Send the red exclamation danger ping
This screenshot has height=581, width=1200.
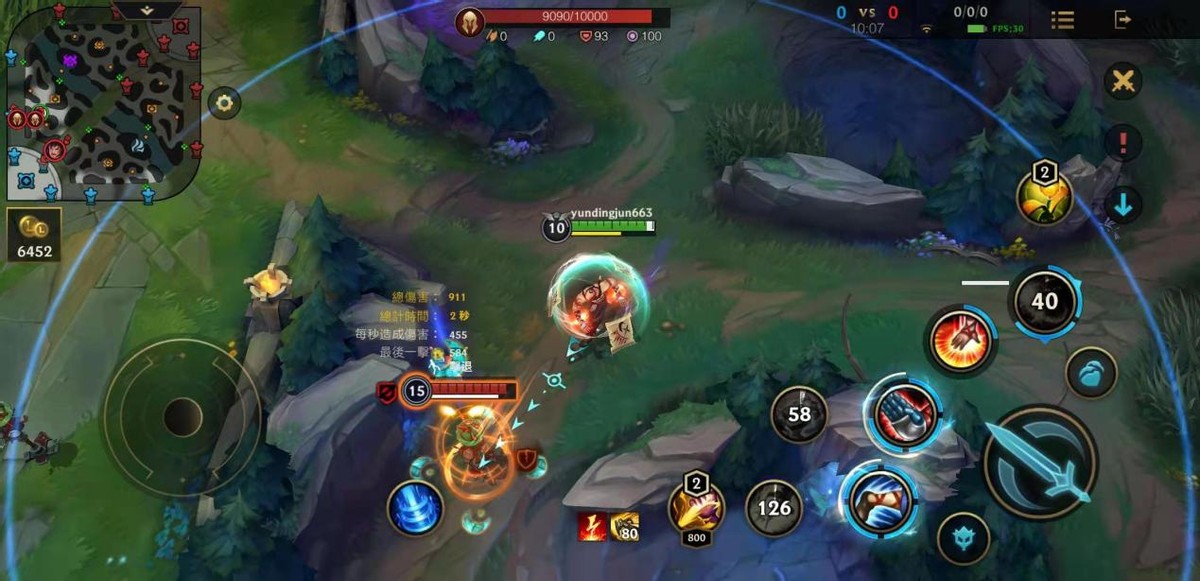click(1123, 143)
